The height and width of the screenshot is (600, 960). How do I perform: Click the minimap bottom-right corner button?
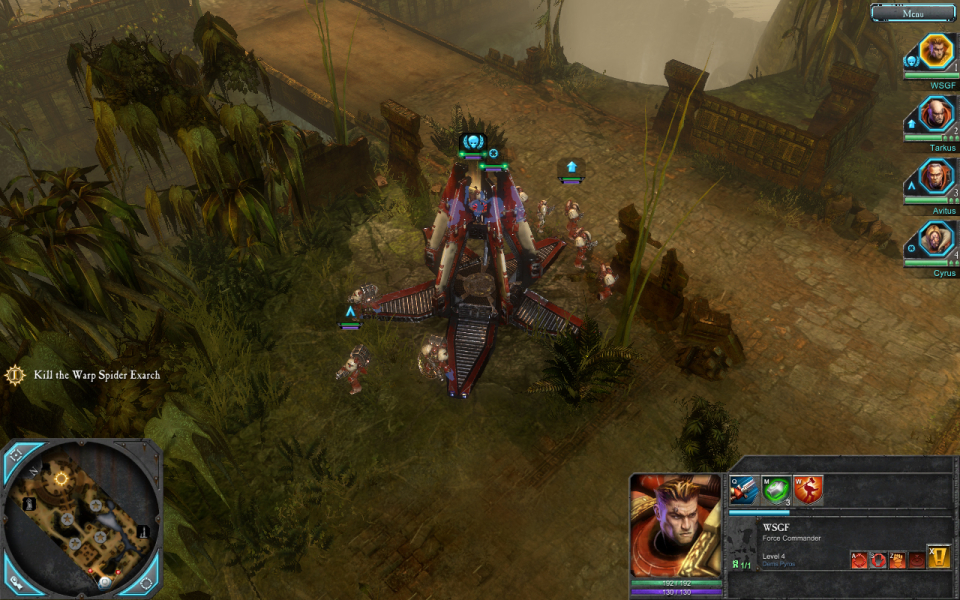[146, 580]
